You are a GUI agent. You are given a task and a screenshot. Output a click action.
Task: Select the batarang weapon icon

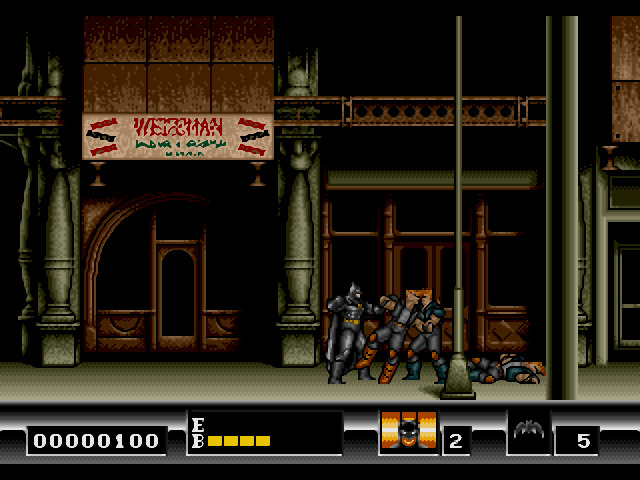(528, 432)
